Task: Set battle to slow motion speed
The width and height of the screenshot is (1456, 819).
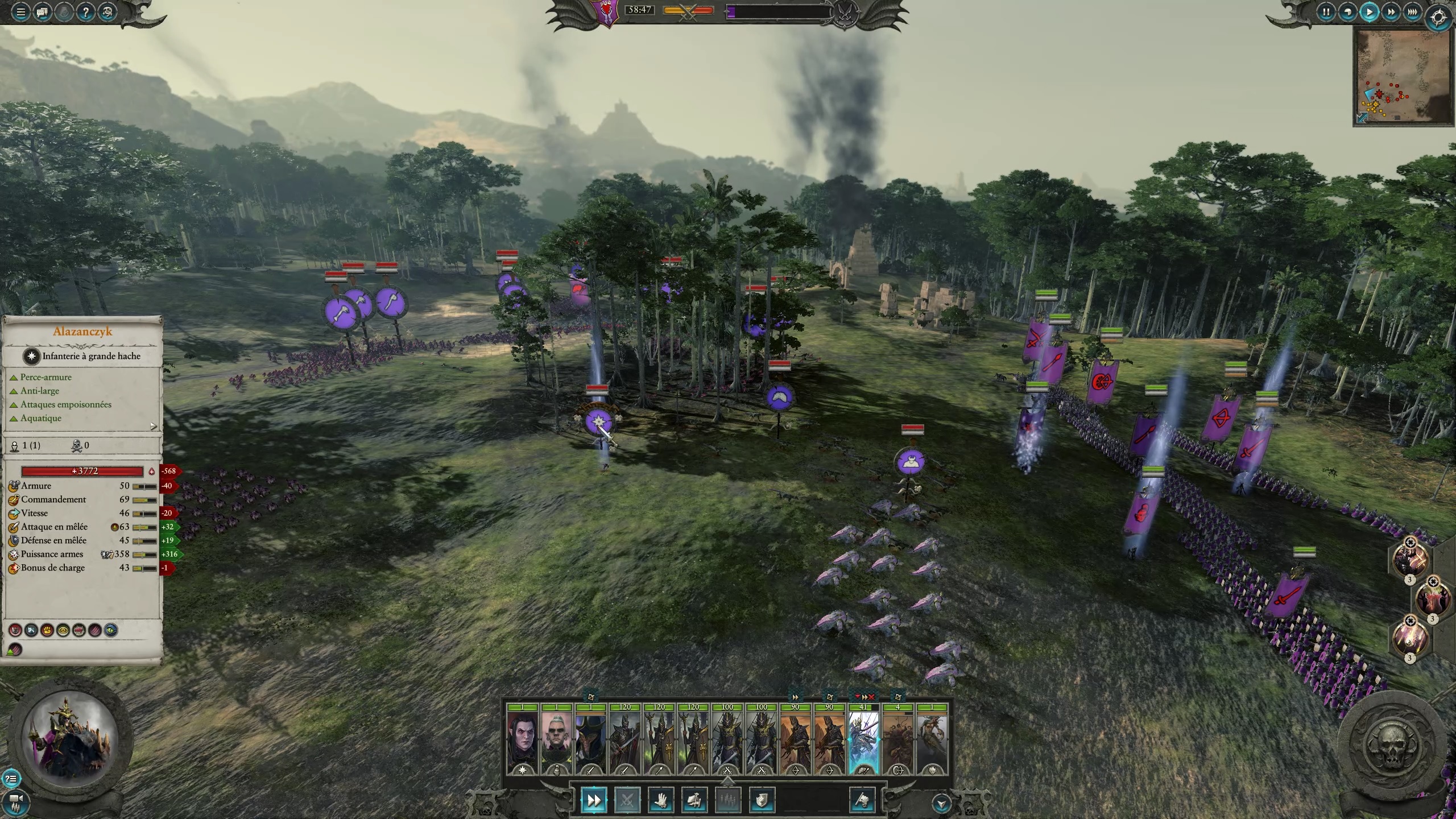Action: (1347, 12)
